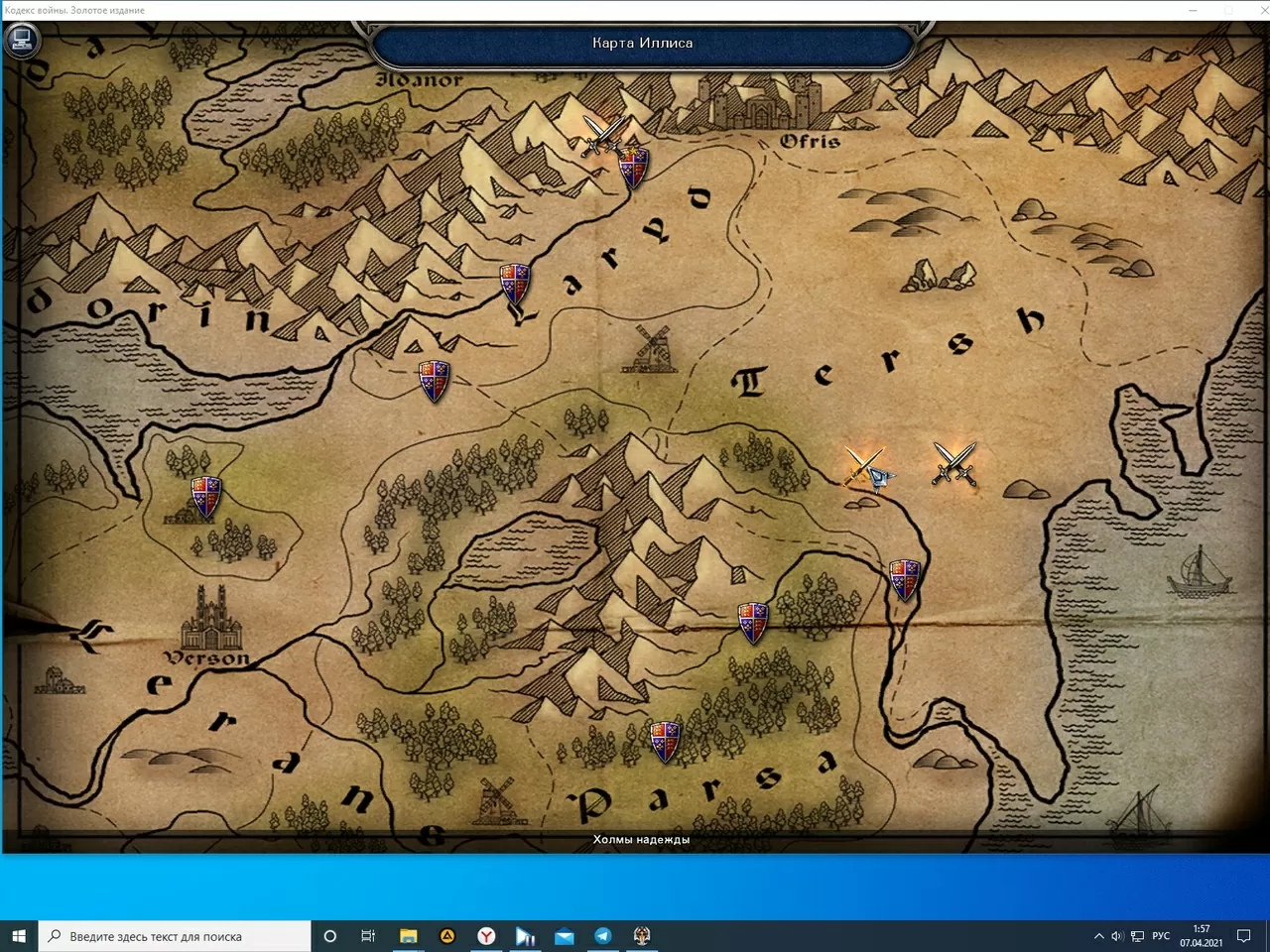Choose the shield marker just above the Parsa label
Screen dimensions: 1270x952
click(x=665, y=742)
